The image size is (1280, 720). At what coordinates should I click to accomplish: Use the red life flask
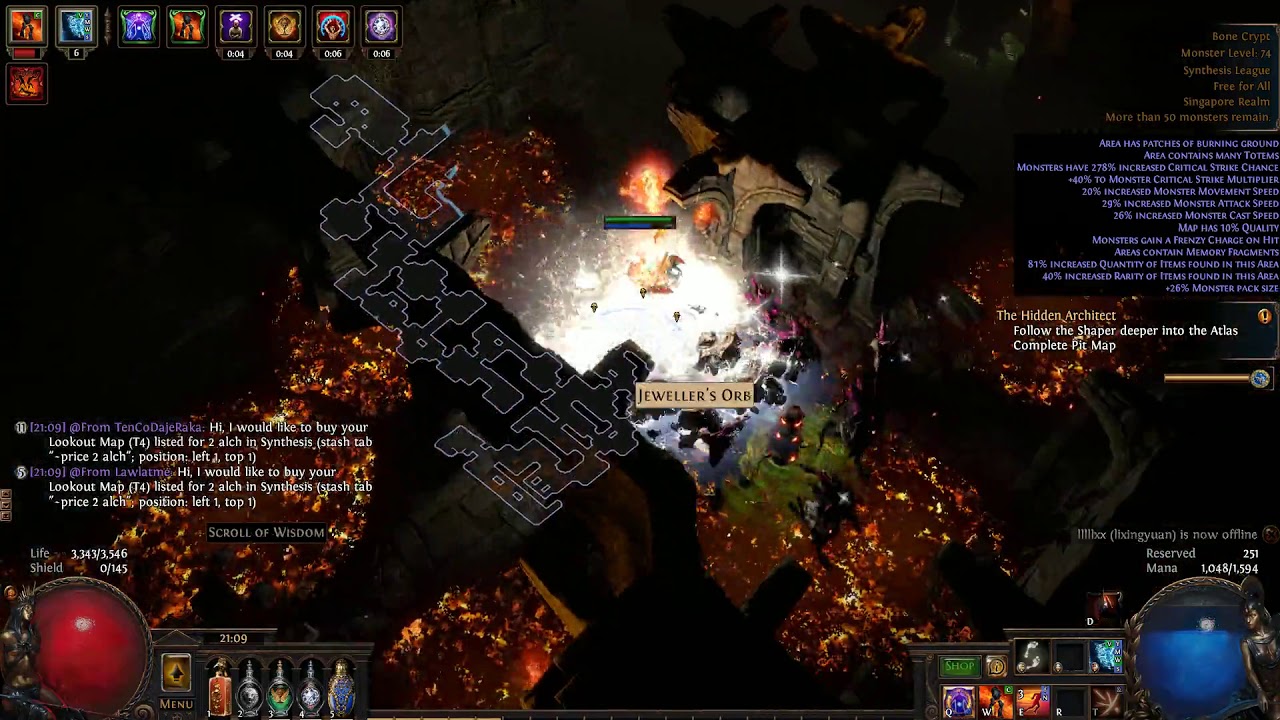click(220, 690)
